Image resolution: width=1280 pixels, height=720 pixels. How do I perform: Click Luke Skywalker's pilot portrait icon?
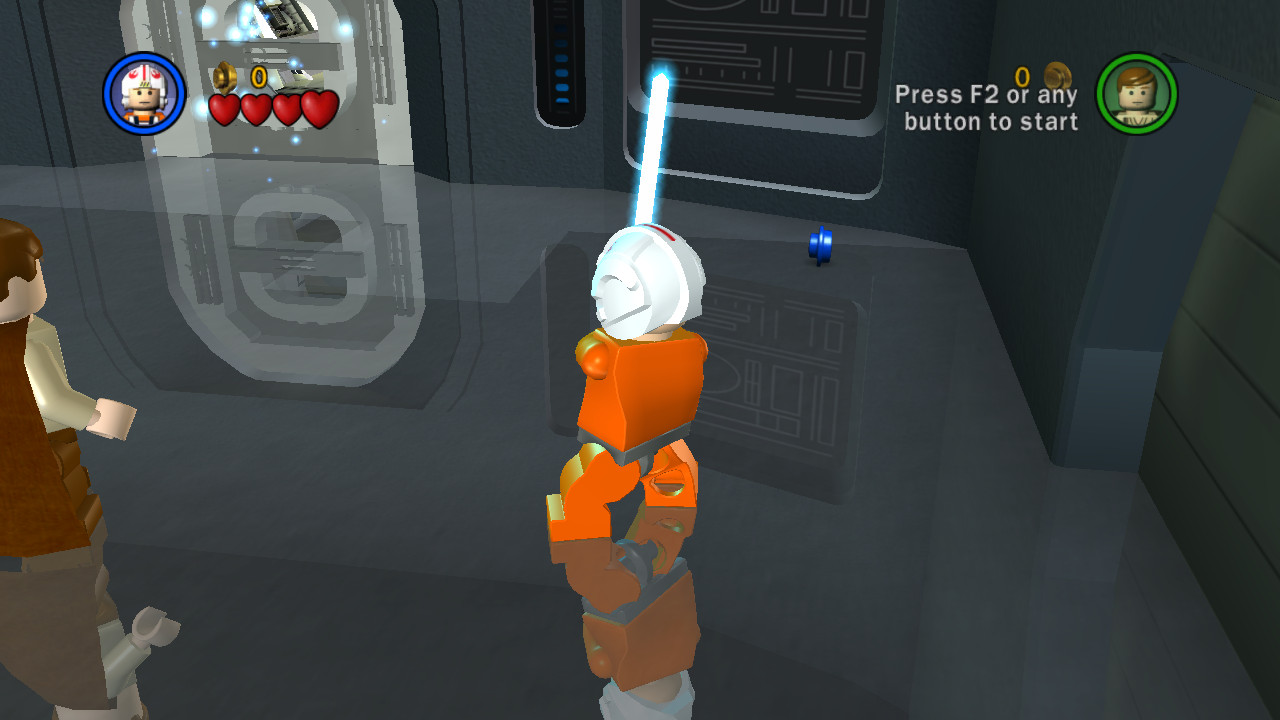click(143, 92)
